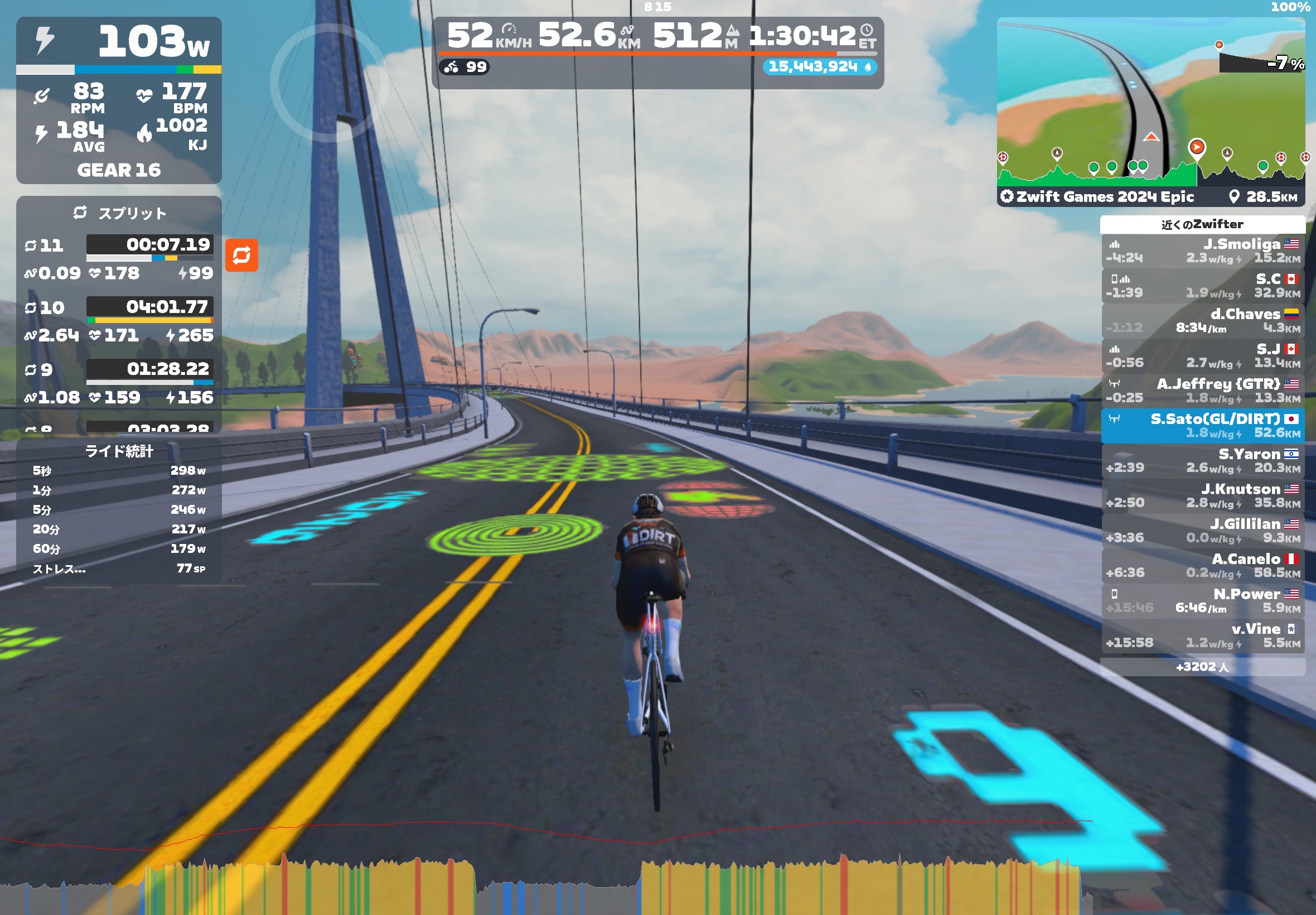Screen dimensions: 1316x915
Task: Choose N.Power from nearby list
Action: 1203,601
